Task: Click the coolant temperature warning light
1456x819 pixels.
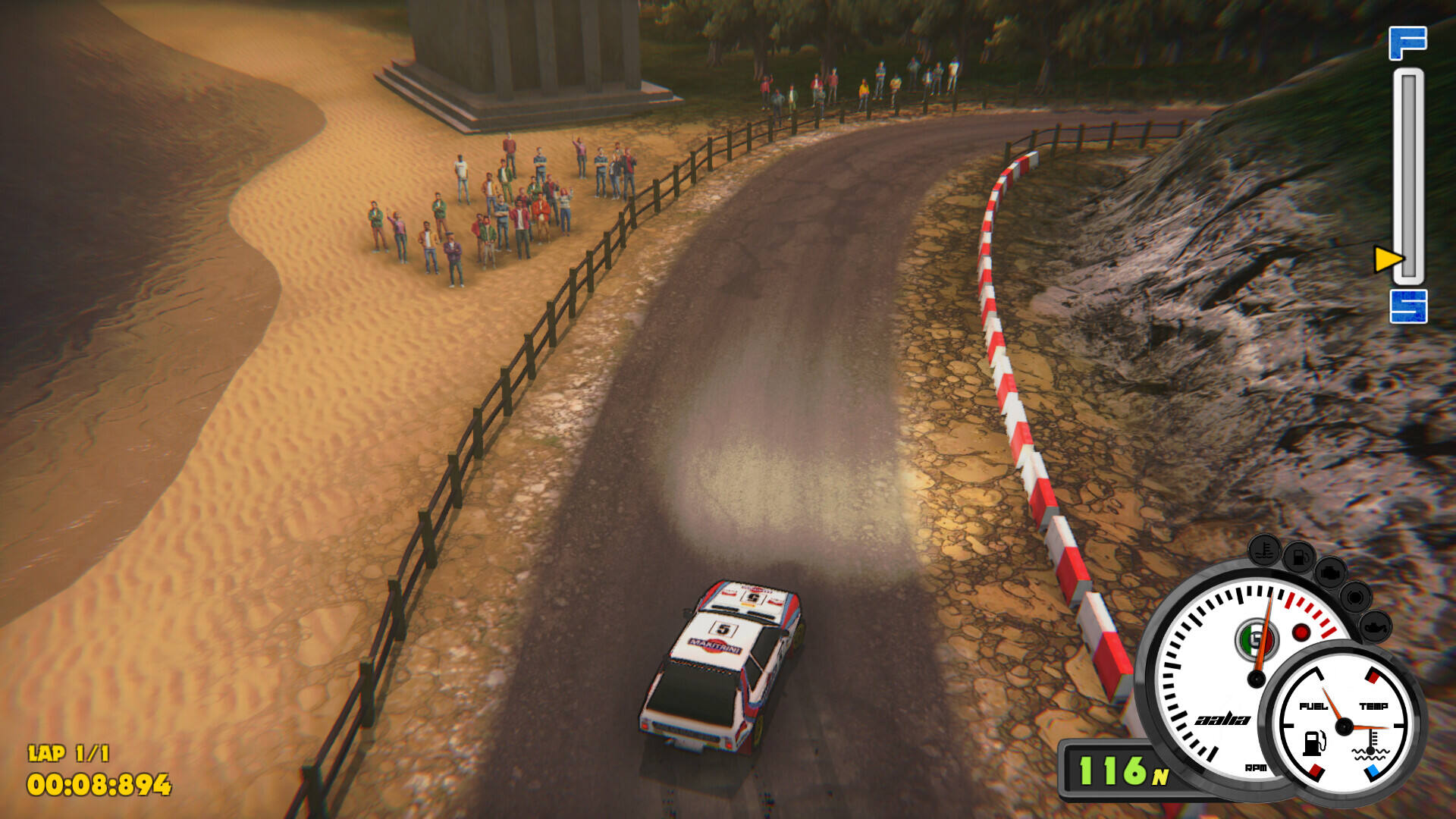Action: pos(1264,549)
